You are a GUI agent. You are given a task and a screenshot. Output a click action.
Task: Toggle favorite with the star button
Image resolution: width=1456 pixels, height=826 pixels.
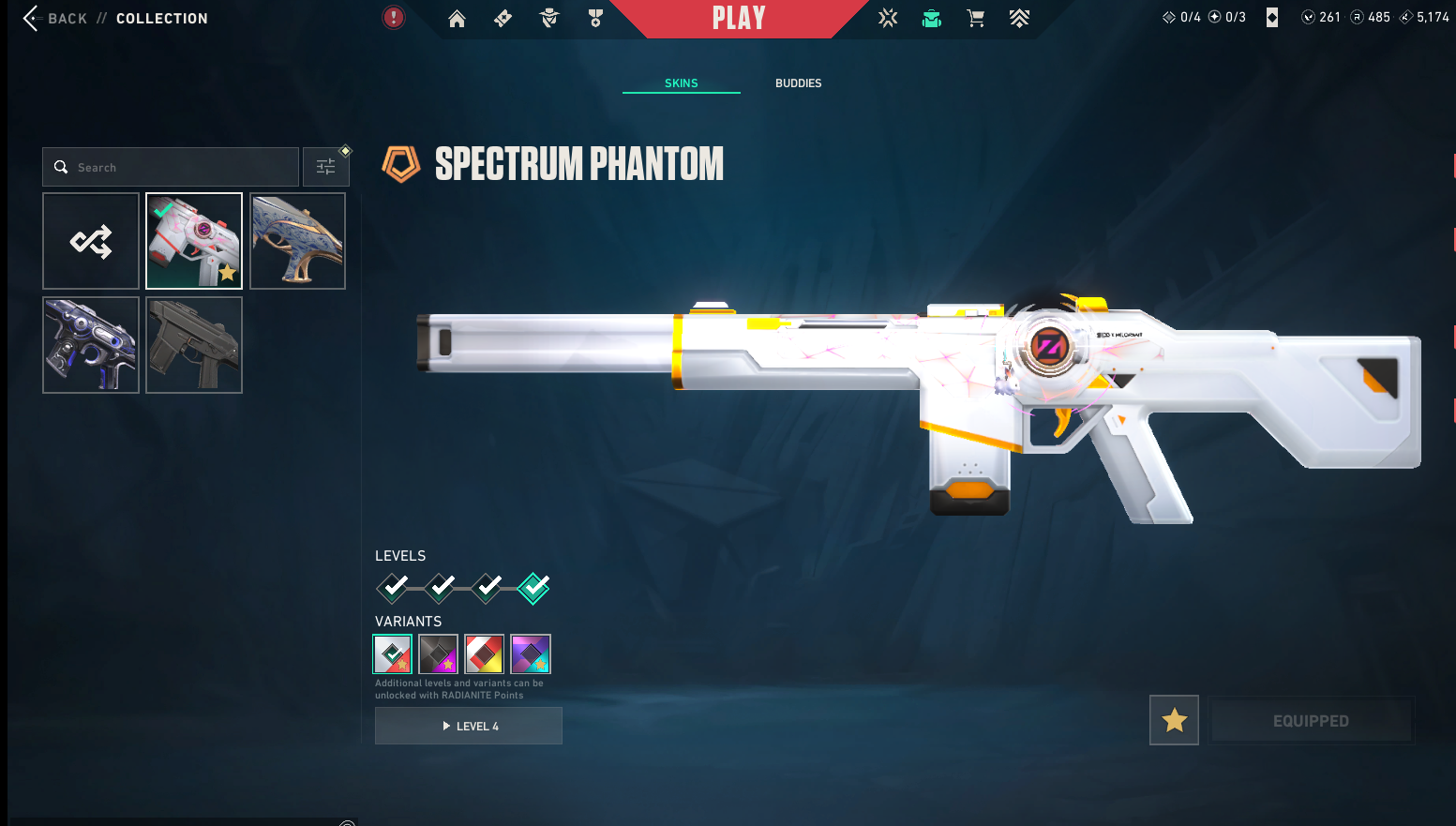point(1174,720)
